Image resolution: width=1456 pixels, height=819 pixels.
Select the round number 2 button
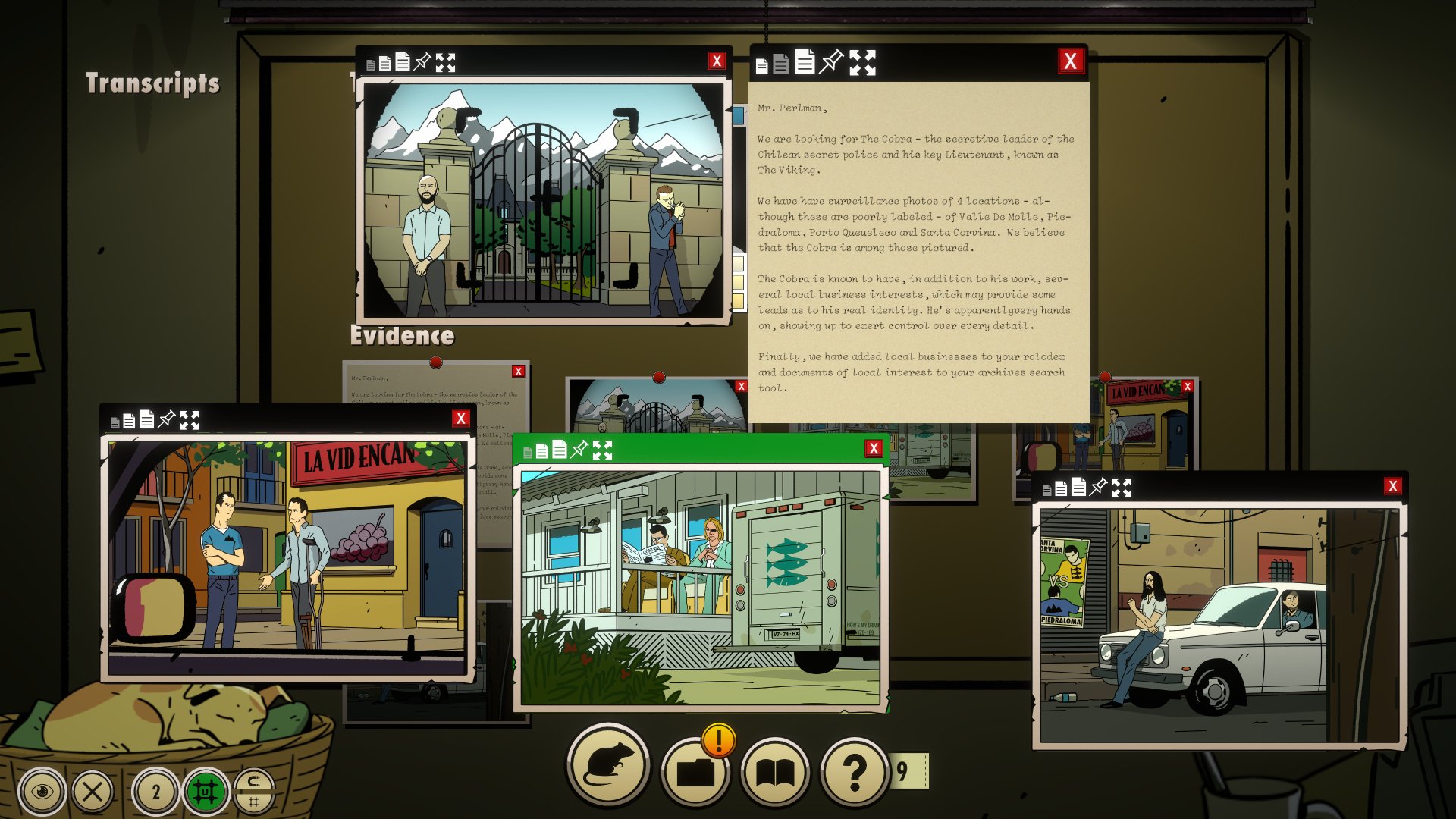click(155, 792)
